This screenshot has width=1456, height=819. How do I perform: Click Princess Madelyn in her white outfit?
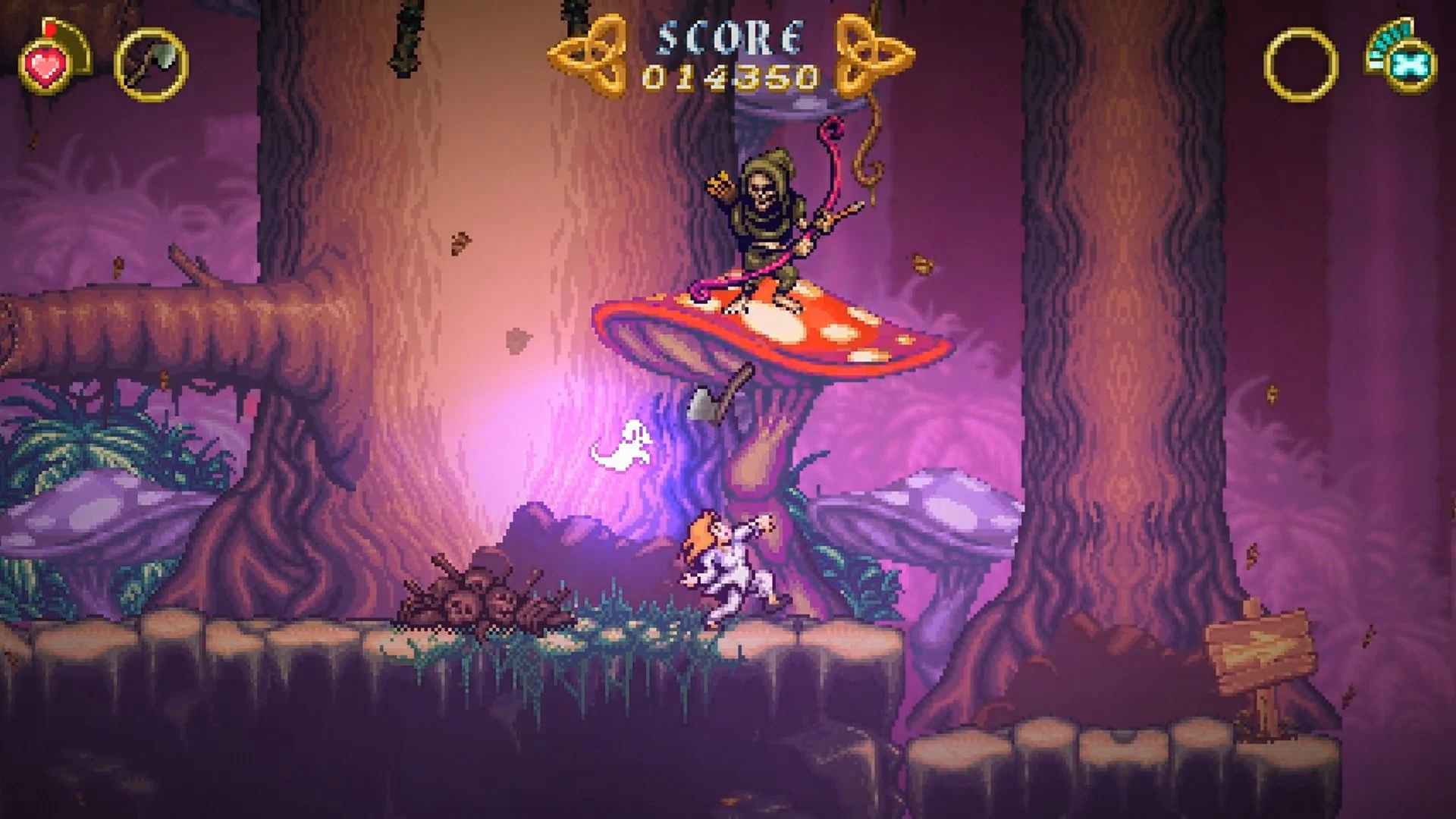[x=732, y=569]
